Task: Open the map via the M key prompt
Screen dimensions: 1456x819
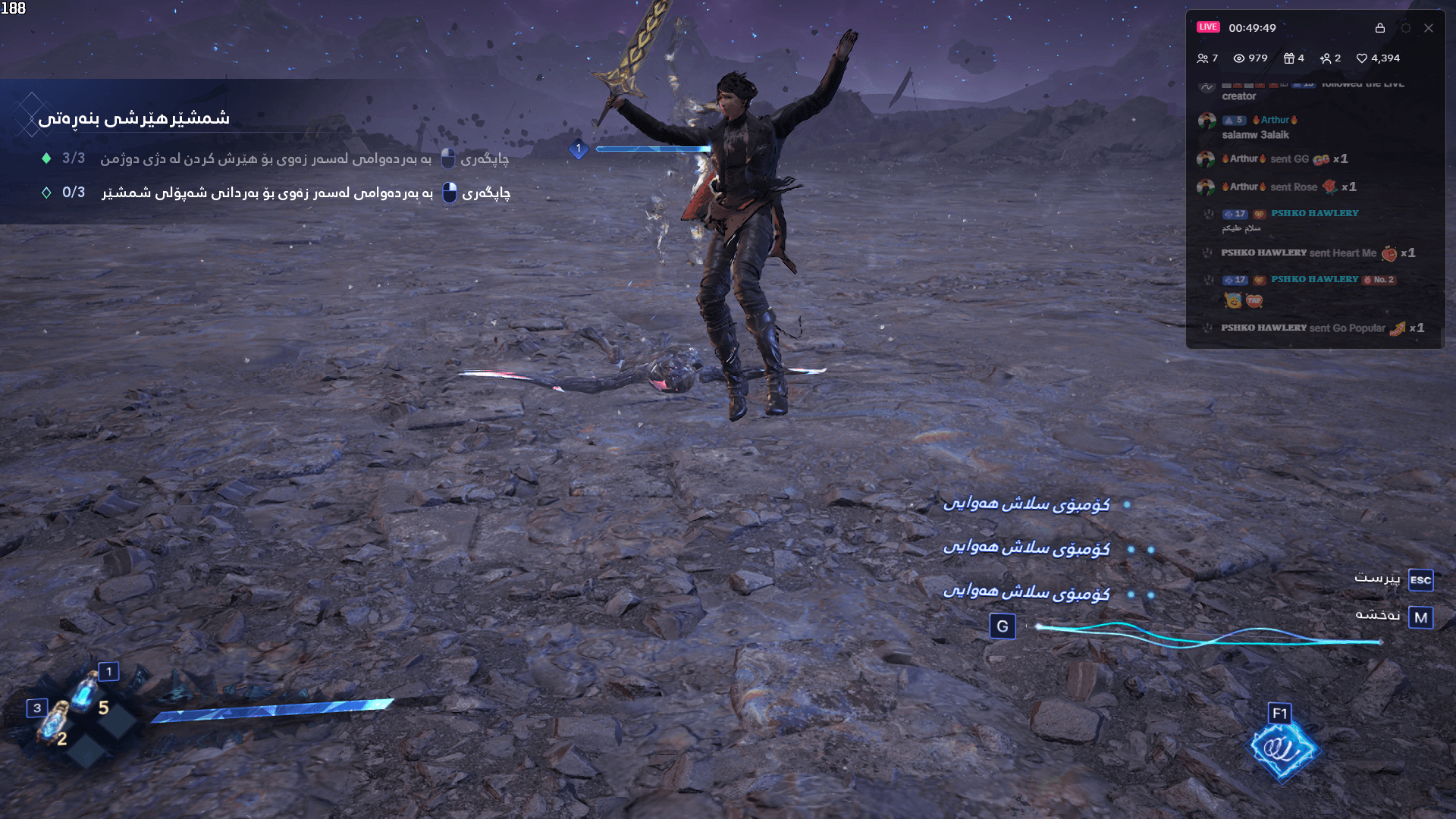Action: pyautogui.click(x=1420, y=617)
